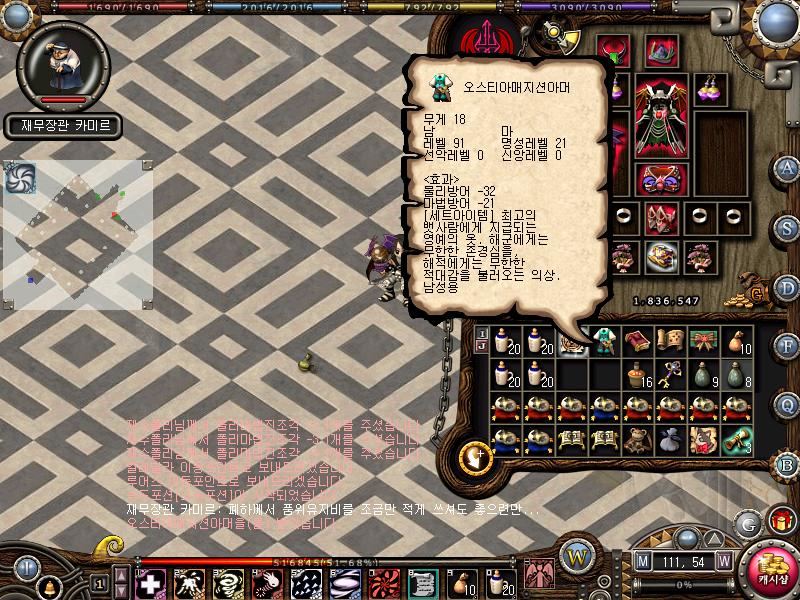Select the red spellbook in inventory
Screen dimensions: 800x600
(636, 342)
